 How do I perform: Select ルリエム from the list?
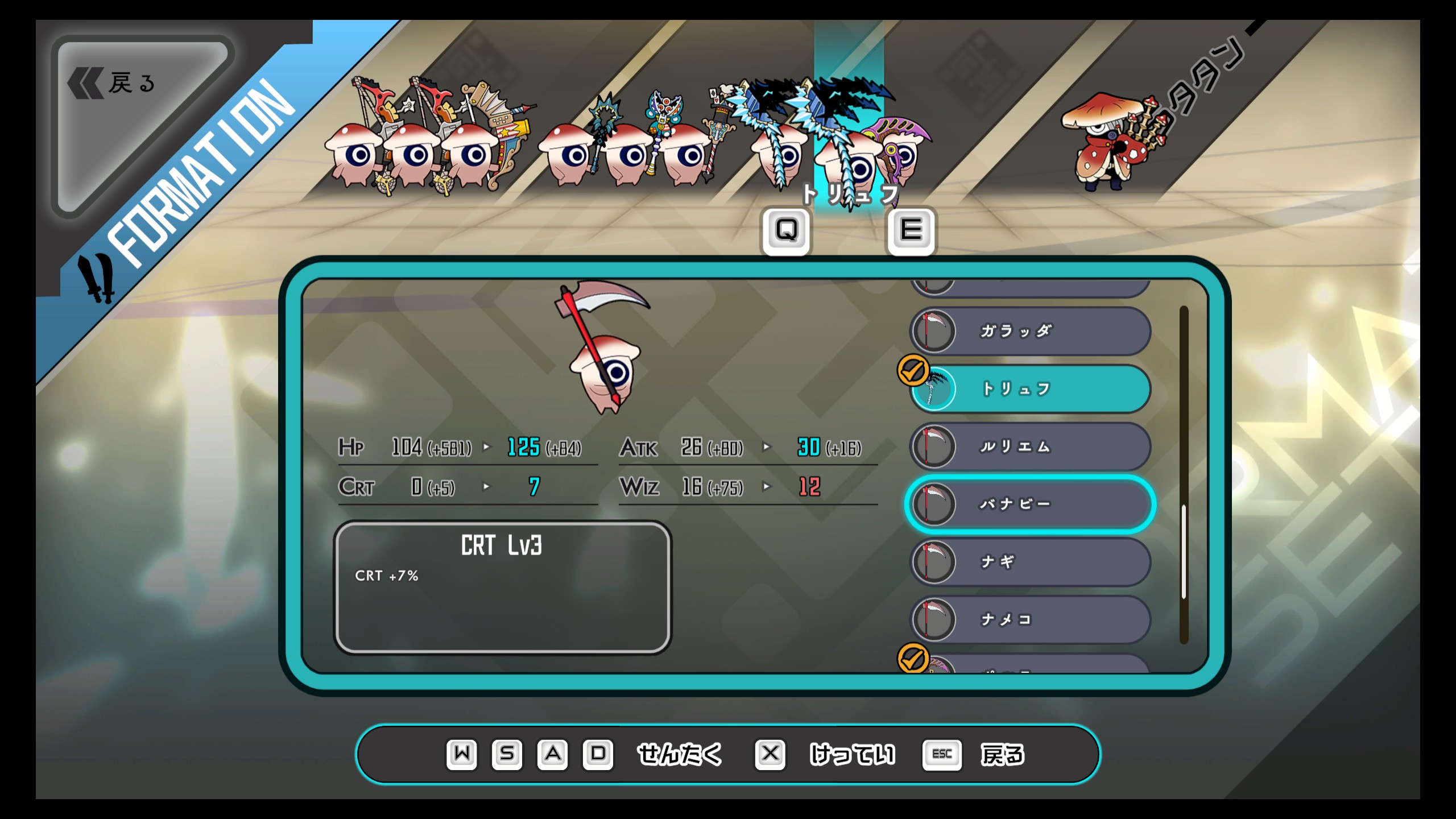tap(1031, 446)
